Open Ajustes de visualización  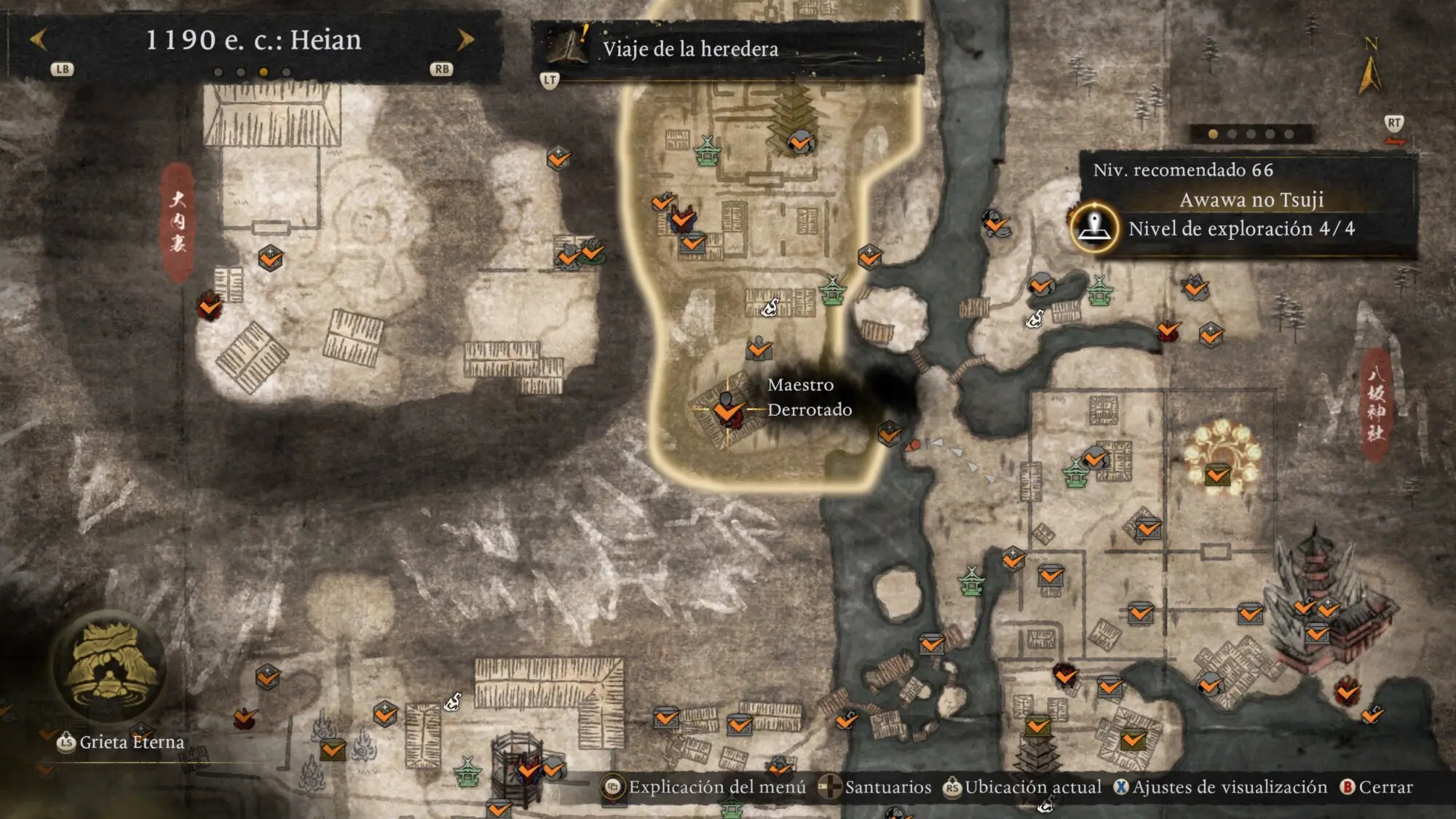pyautogui.click(x=1220, y=787)
